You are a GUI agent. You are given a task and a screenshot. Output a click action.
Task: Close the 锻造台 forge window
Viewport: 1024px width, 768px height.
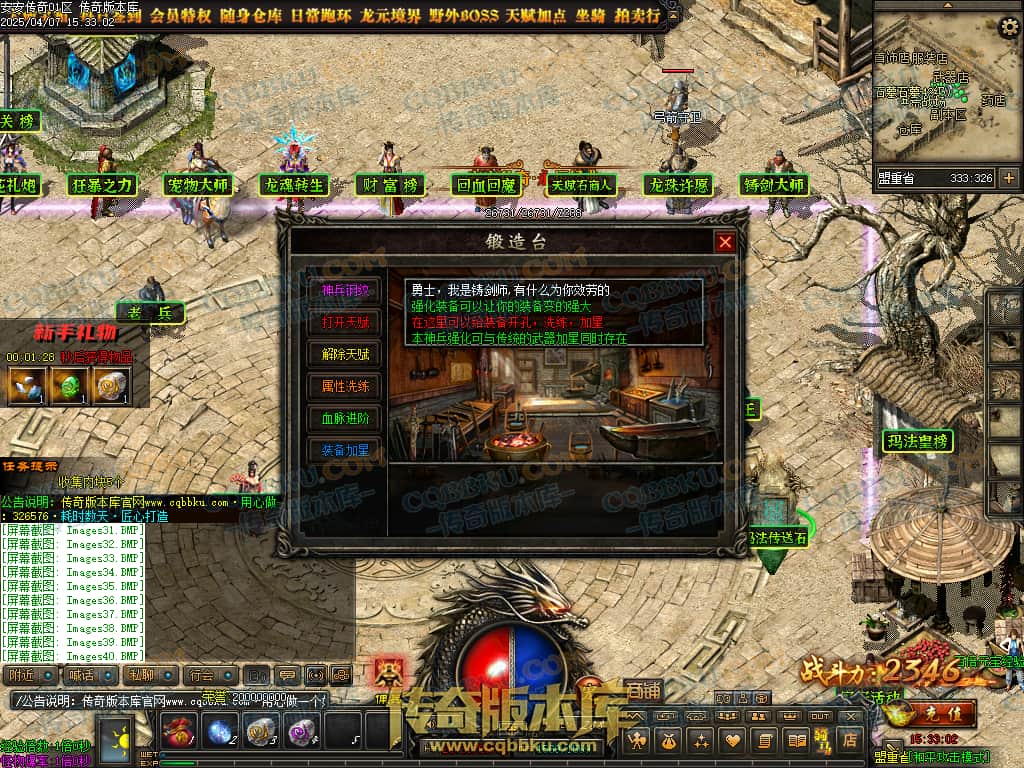tap(725, 242)
